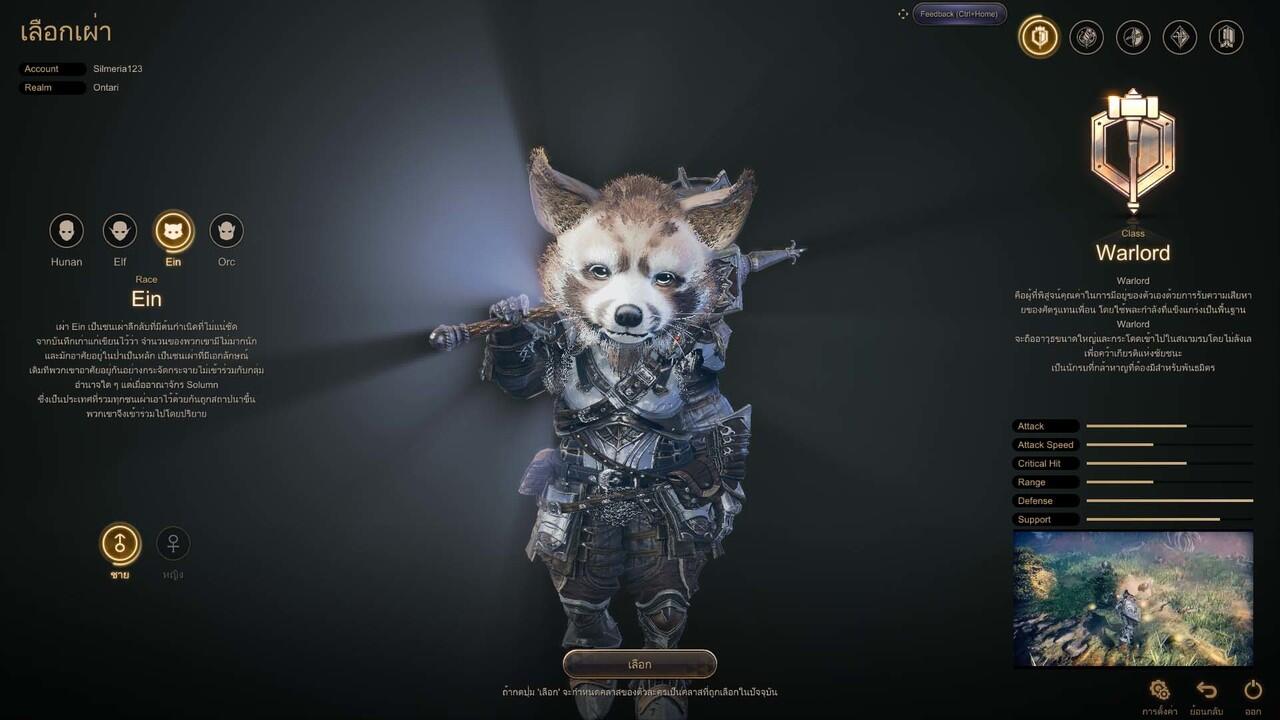Switch to the female gender option
The width and height of the screenshot is (1280, 720).
(173, 543)
